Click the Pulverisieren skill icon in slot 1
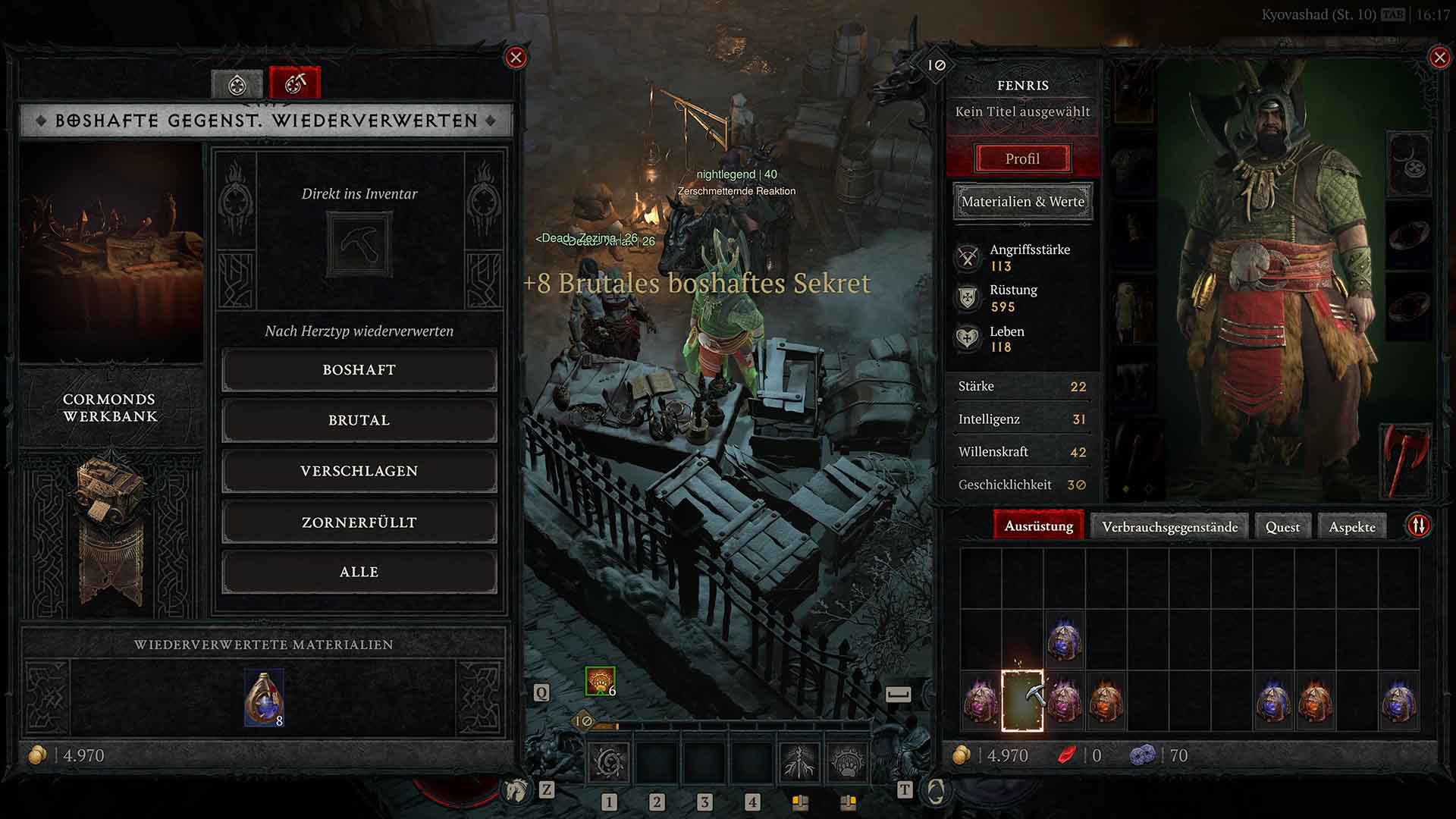 (607, 761)
